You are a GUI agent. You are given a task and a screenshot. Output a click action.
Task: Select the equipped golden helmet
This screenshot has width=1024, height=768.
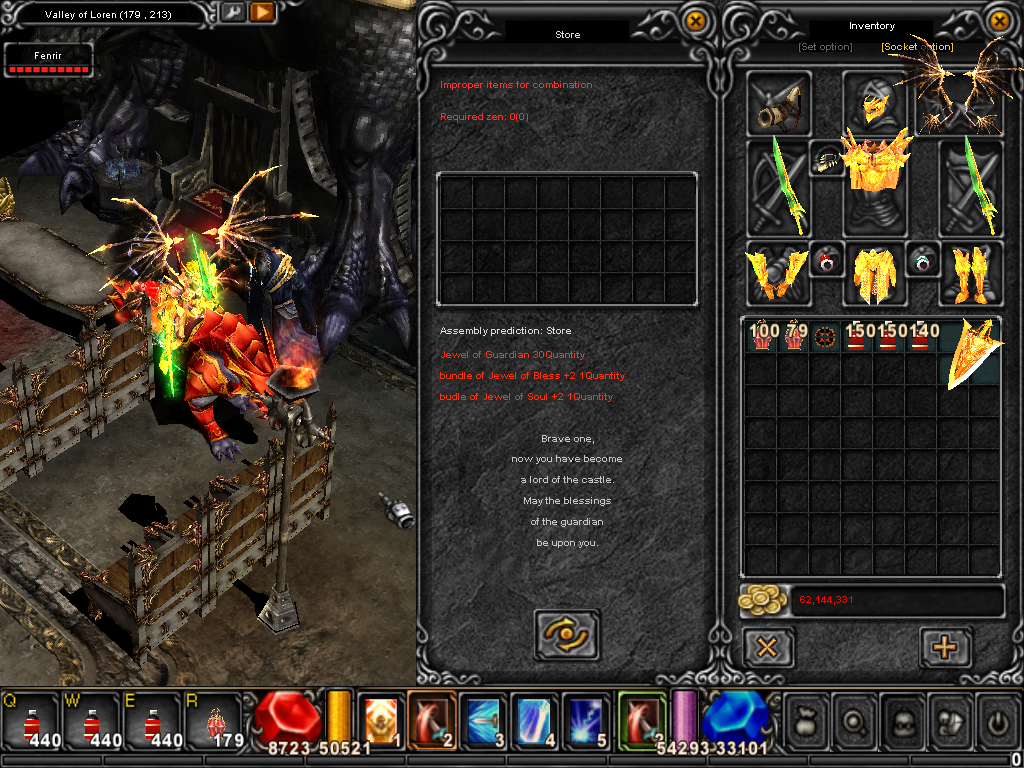(x=874, y=104)
